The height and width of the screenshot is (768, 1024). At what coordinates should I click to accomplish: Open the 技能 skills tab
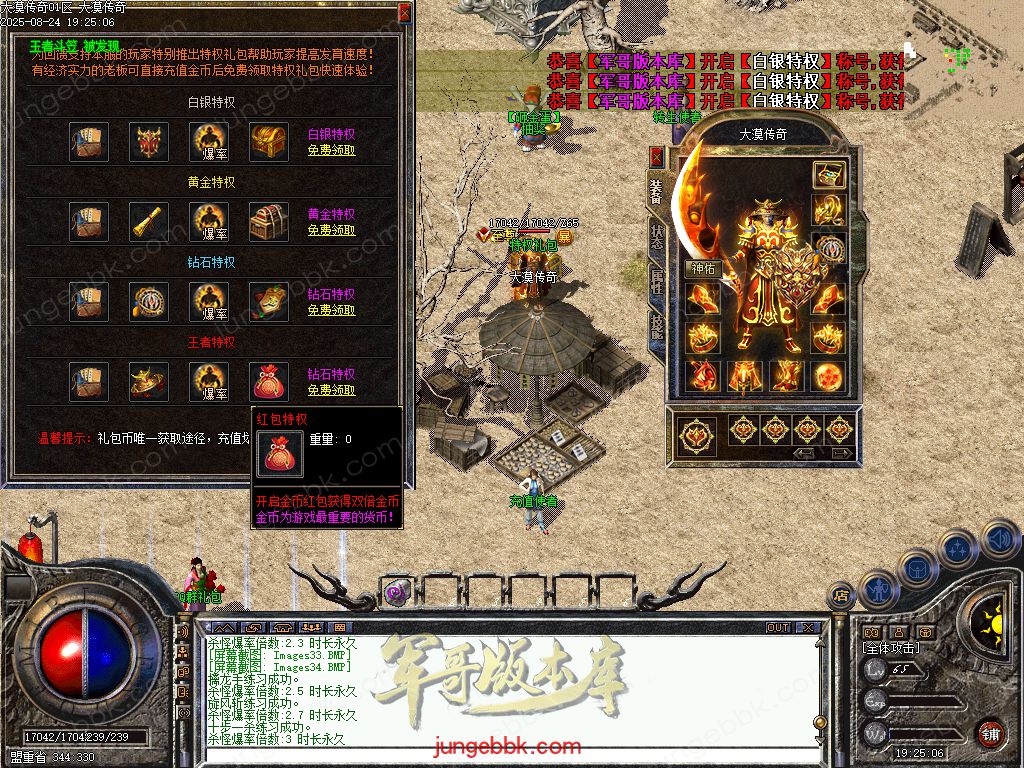pos(656,326)
